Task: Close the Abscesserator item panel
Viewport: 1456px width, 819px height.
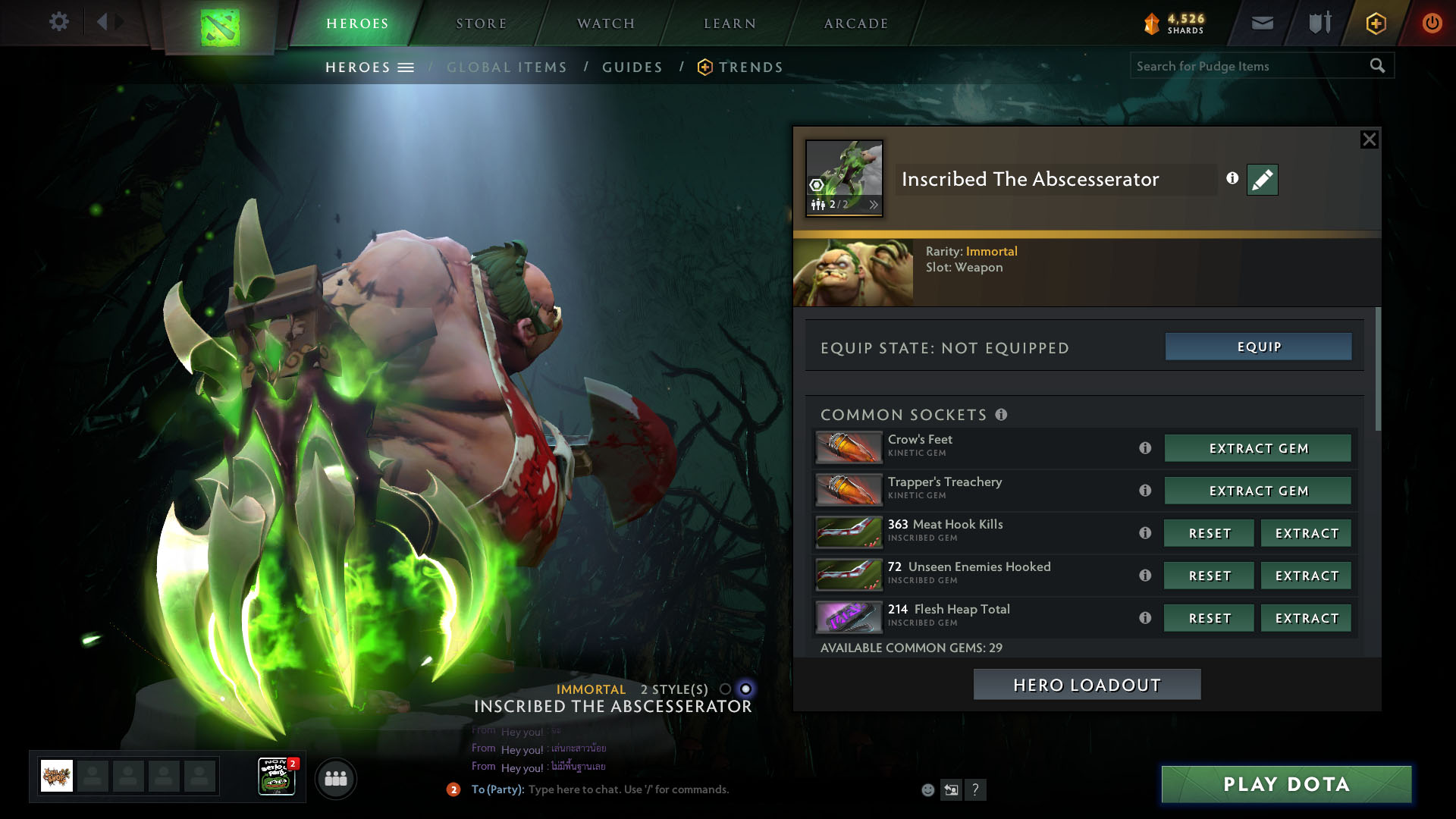Action: (x=1369, y=140)
